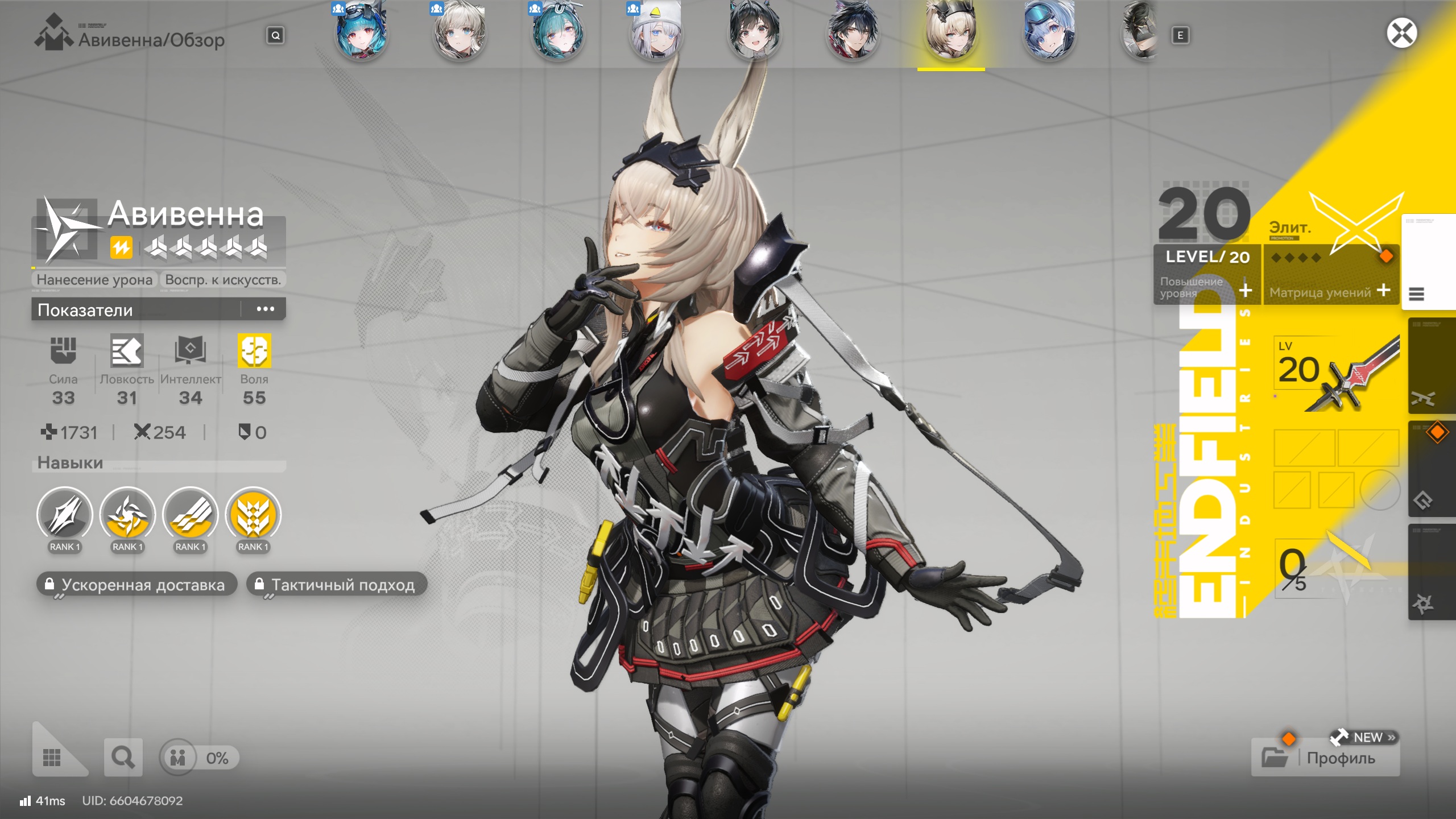The width and height of the screenshot is (1456, 819).
Task: Close the operator overview screen
Action: [x=1401, y=33]
